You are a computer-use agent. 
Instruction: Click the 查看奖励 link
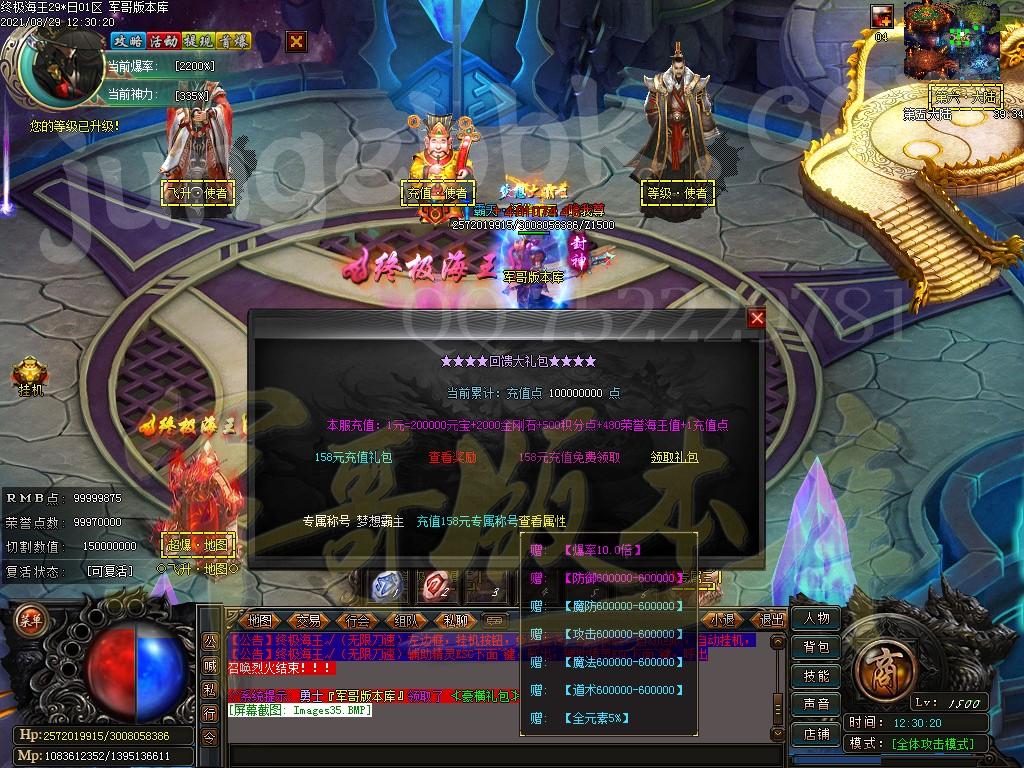pos(453,457)
